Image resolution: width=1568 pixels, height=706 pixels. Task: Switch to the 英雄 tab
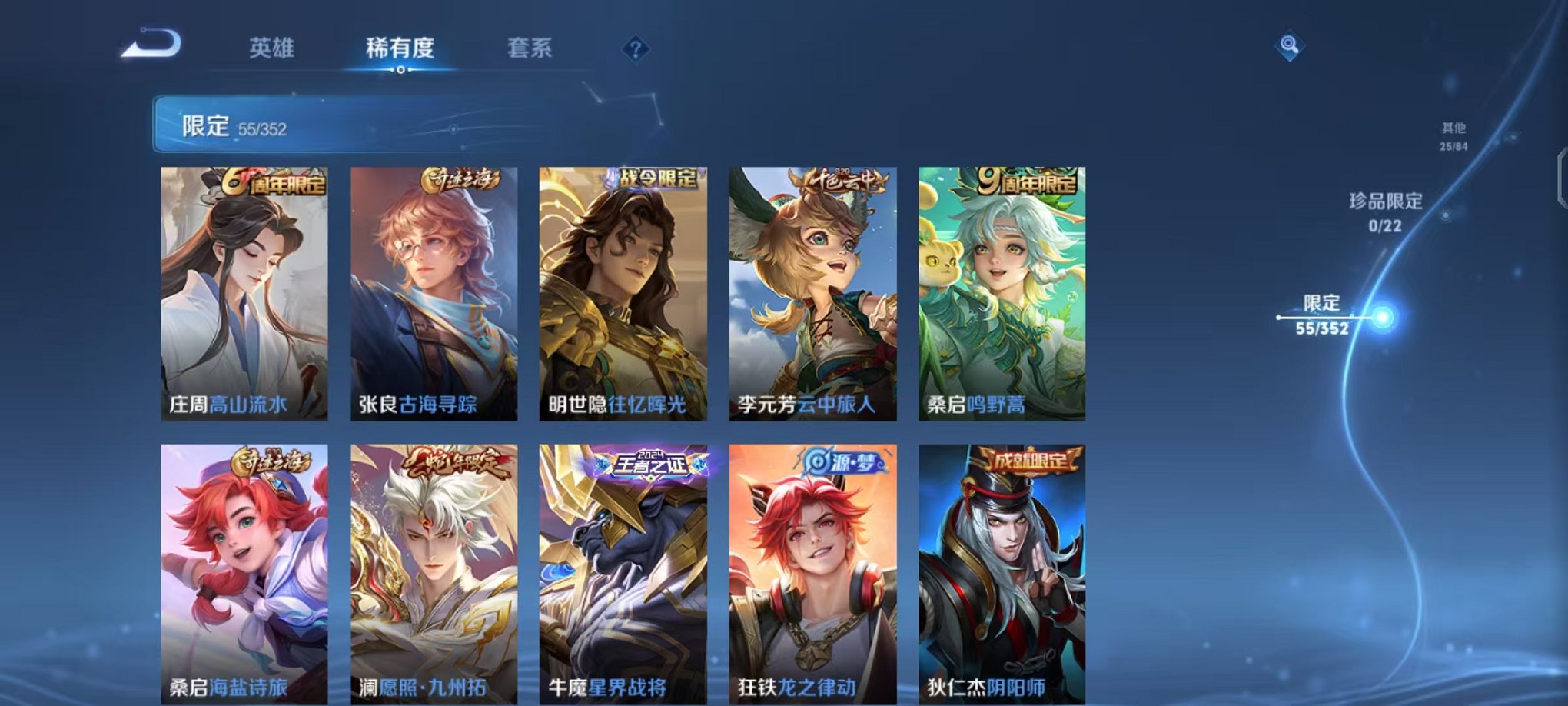(272, 48)
